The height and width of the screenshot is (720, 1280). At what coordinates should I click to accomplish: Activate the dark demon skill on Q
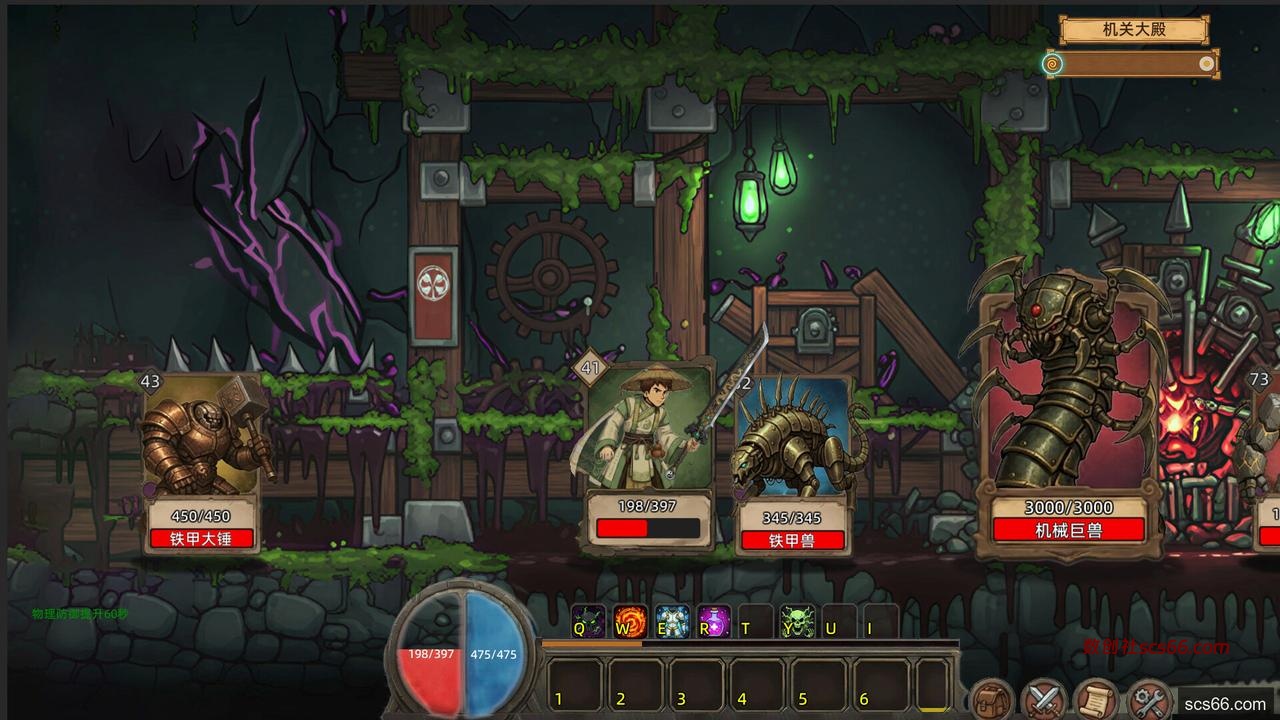coord(587,622)
